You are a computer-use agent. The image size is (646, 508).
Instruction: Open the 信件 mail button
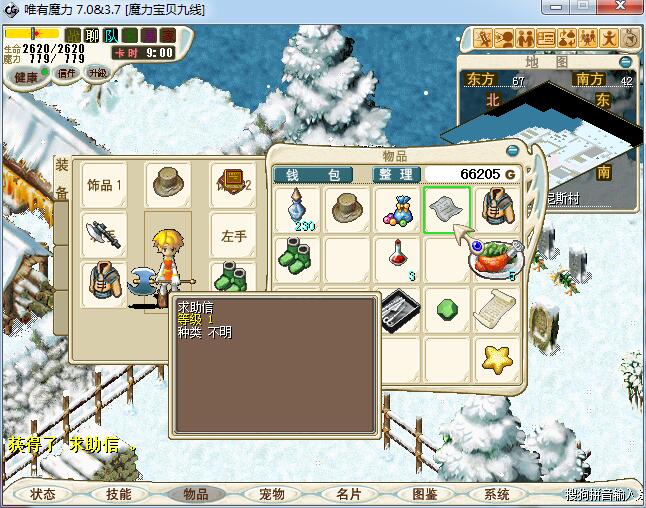pyautogui.click(x=66, y=73)
